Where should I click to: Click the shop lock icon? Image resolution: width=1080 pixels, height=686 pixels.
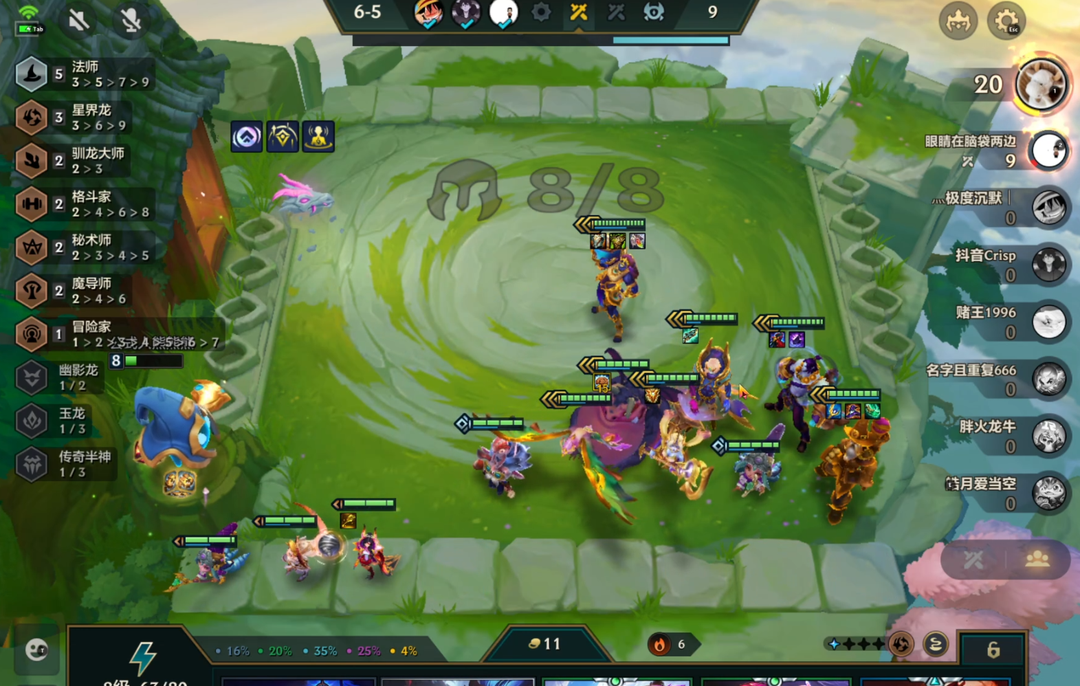[x=992, y=650]
